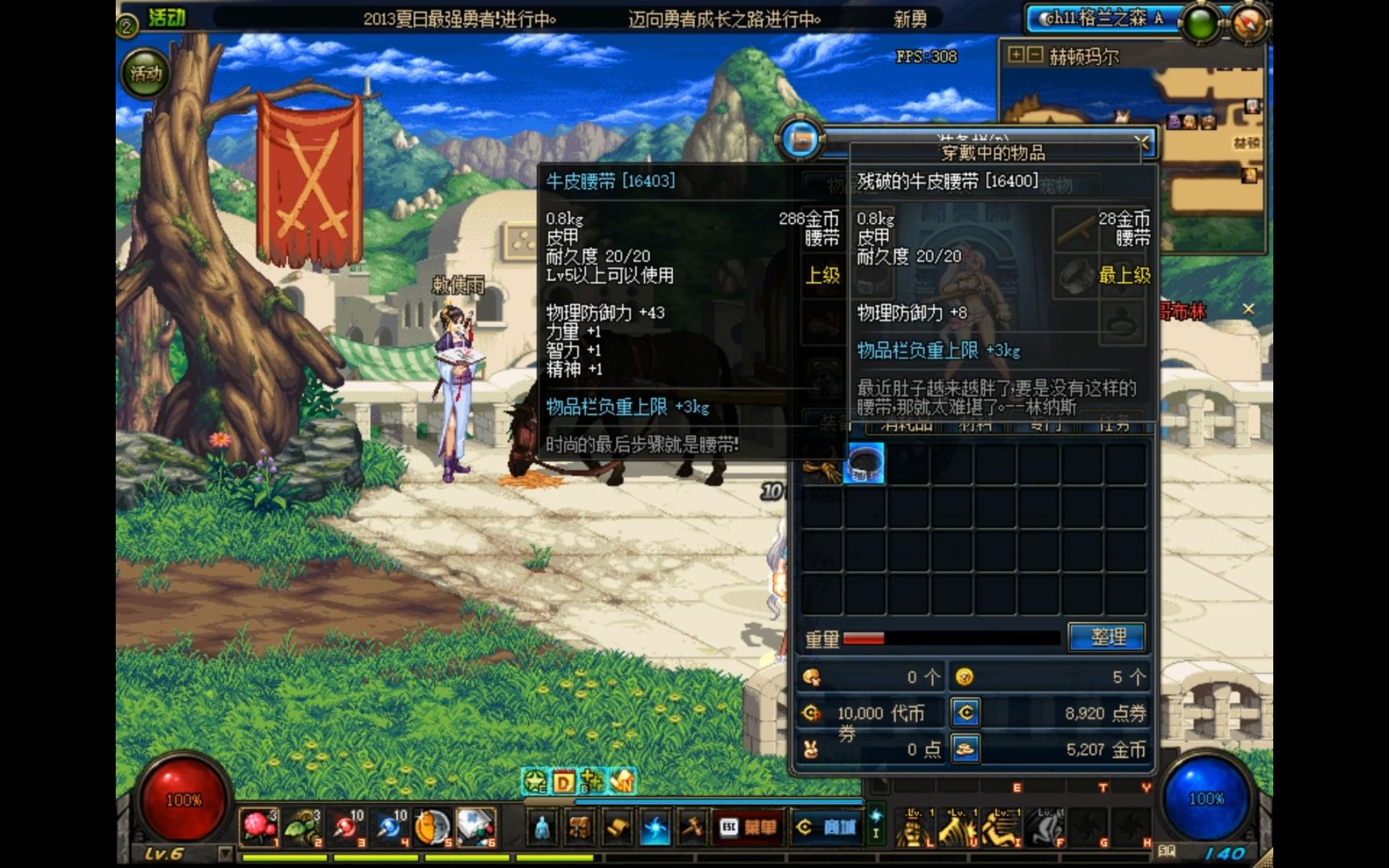Open the skill window blue spiral icon
The image size is (1389, 868).
pos(655,826)
